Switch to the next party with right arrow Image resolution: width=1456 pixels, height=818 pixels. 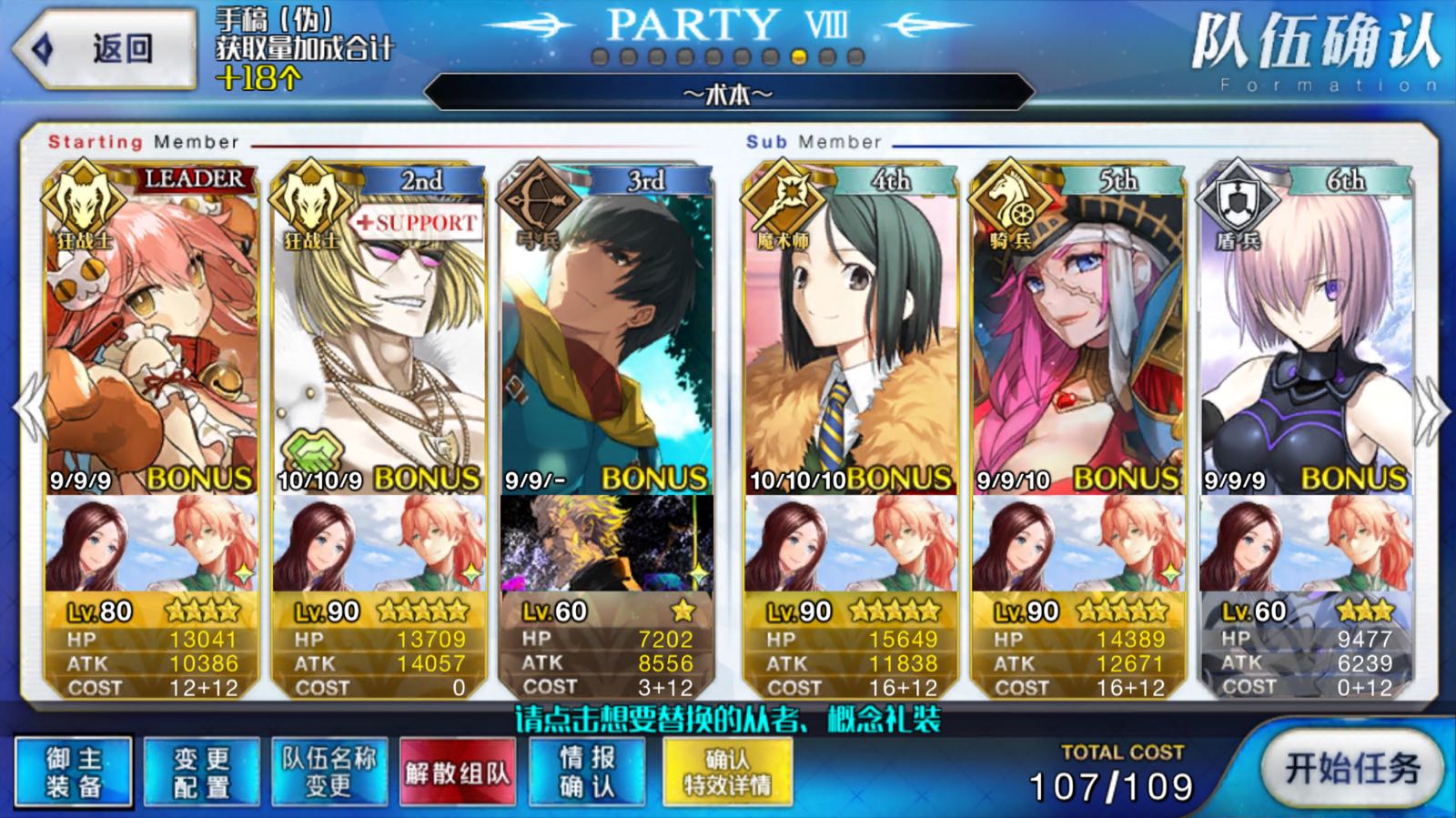click(x=1429, y=408)
